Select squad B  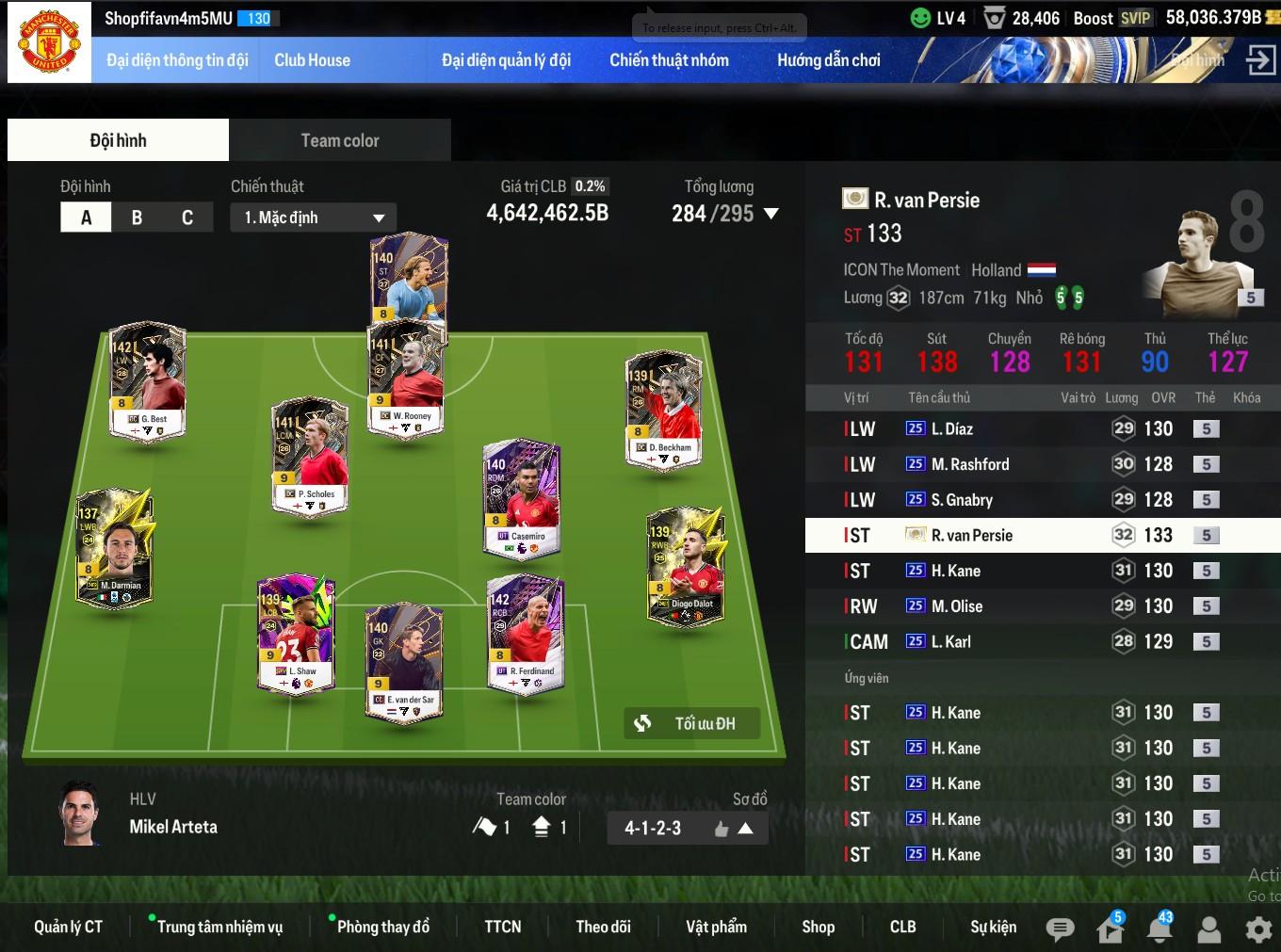click(x=137, y=218)
